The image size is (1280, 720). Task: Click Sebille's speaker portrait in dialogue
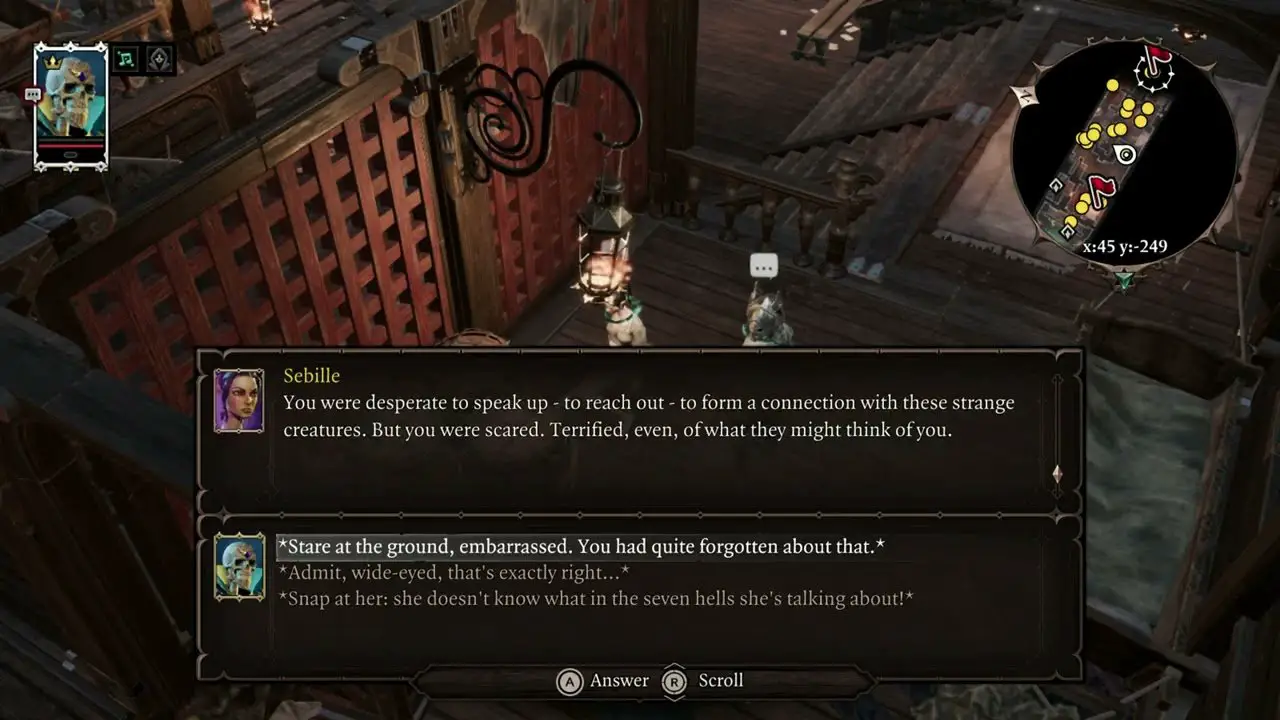(239, 401)
